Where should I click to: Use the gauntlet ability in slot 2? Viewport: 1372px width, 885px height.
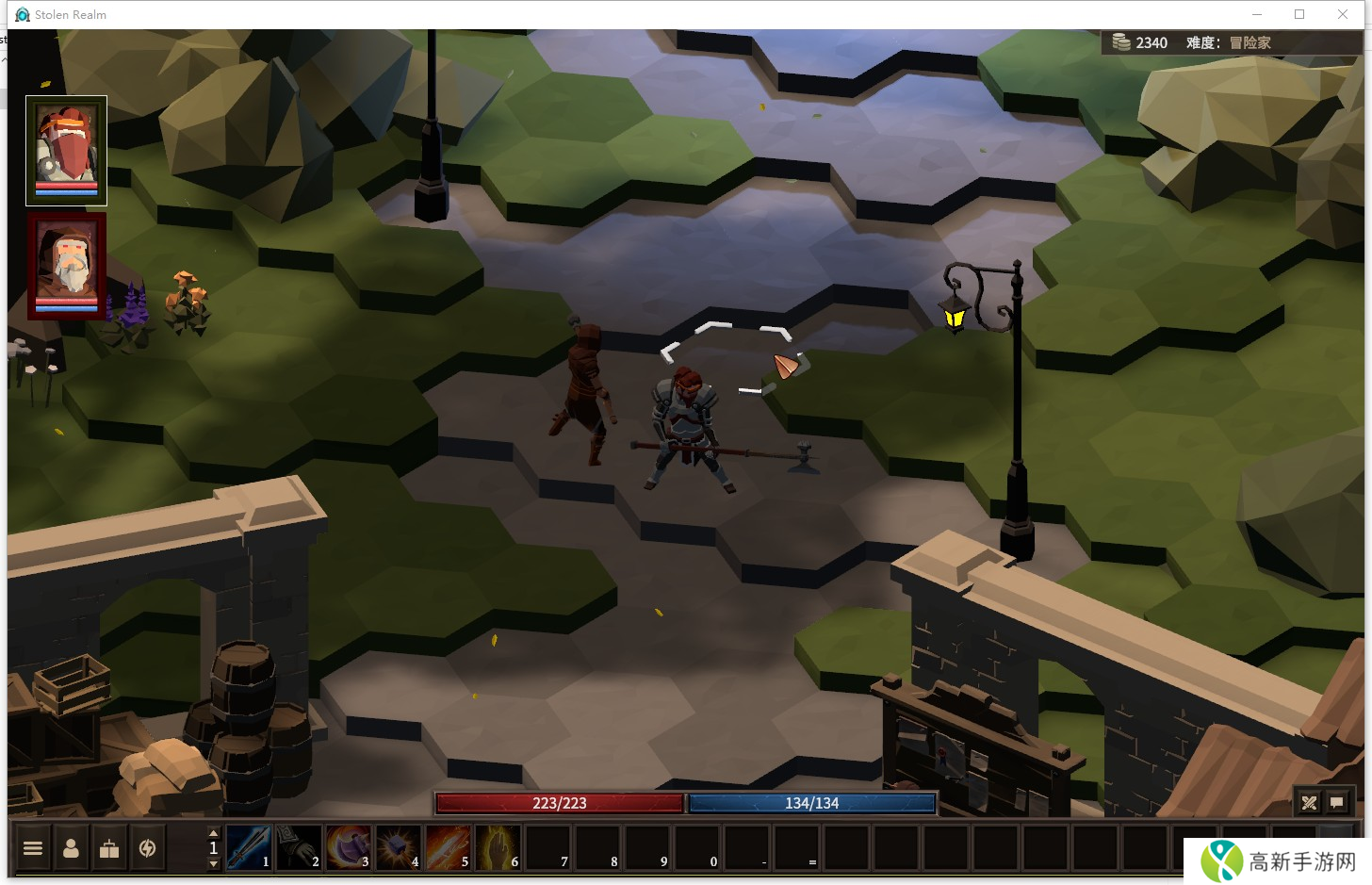(x=299, y=846)
